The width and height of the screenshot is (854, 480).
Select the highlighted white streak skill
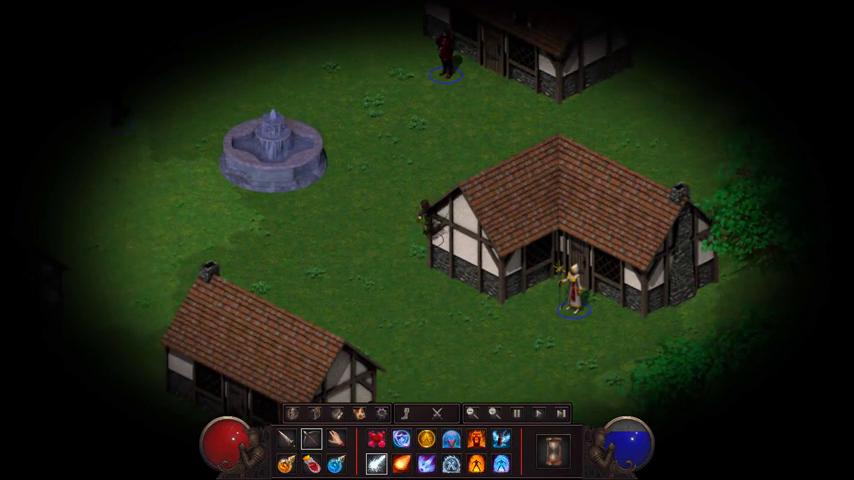[x=376, y=464]
